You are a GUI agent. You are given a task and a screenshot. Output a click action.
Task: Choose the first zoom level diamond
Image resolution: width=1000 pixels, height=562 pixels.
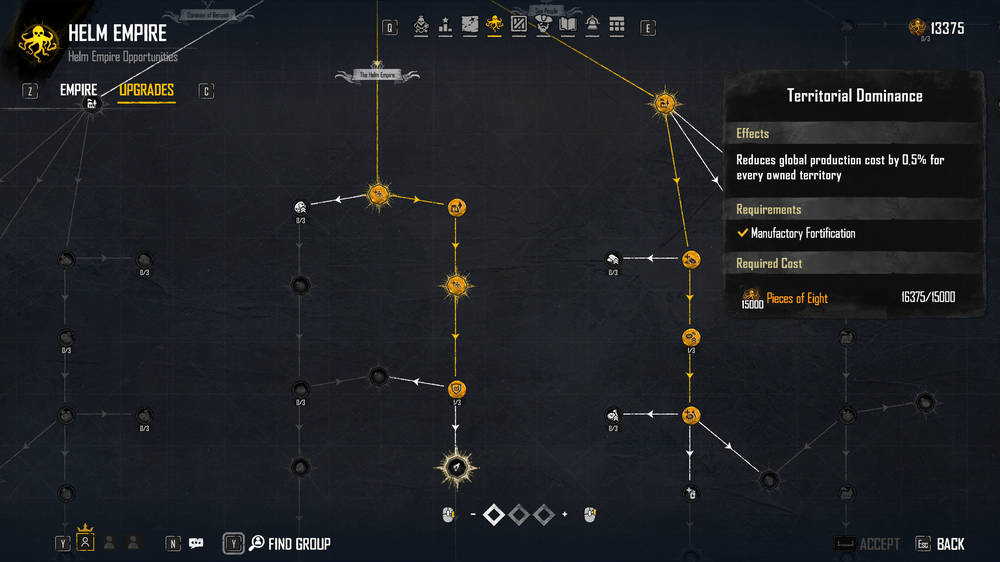(x=494, y=514)
